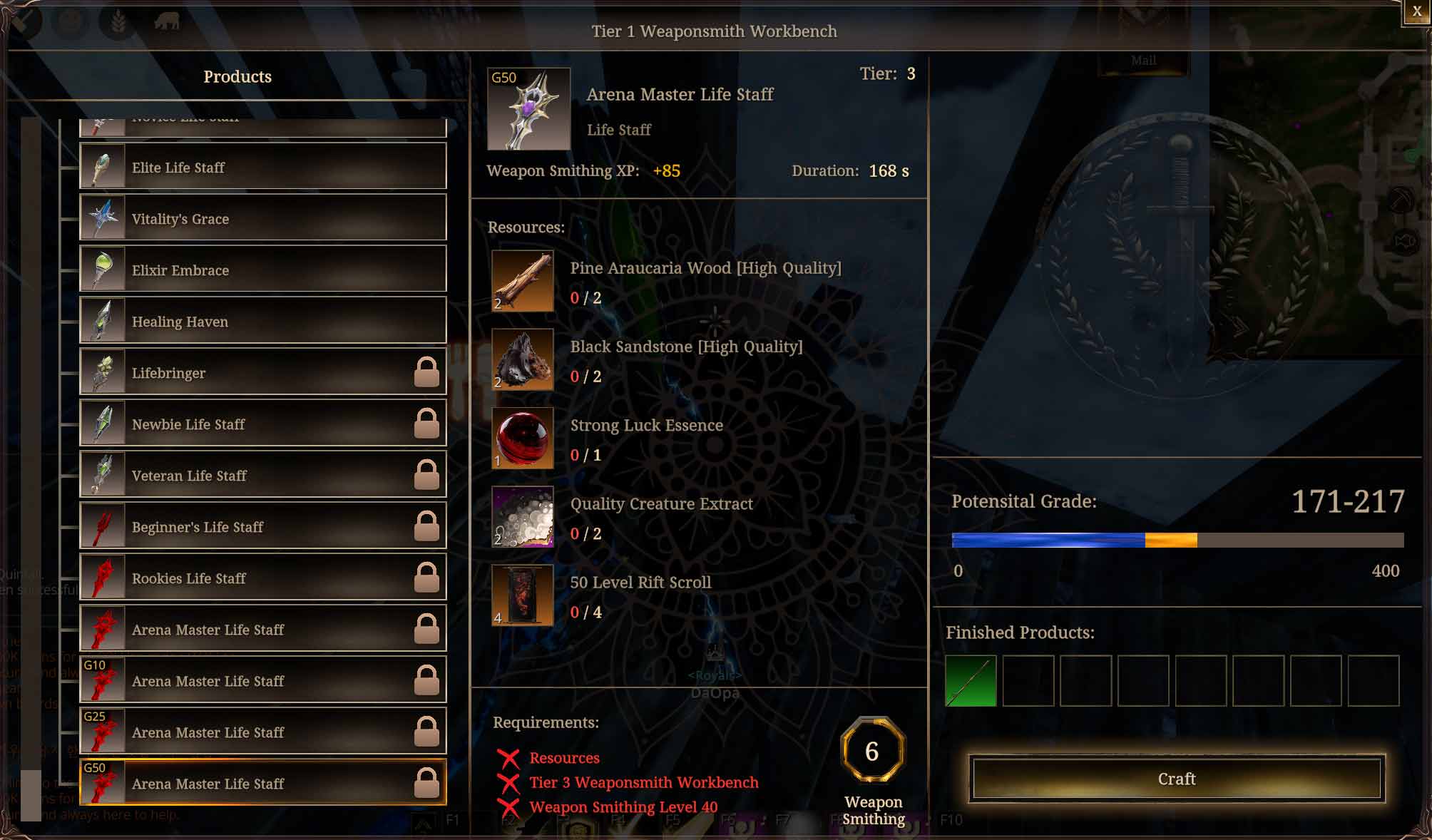Click the green staff in Finished Products

[x=970, y=681]
